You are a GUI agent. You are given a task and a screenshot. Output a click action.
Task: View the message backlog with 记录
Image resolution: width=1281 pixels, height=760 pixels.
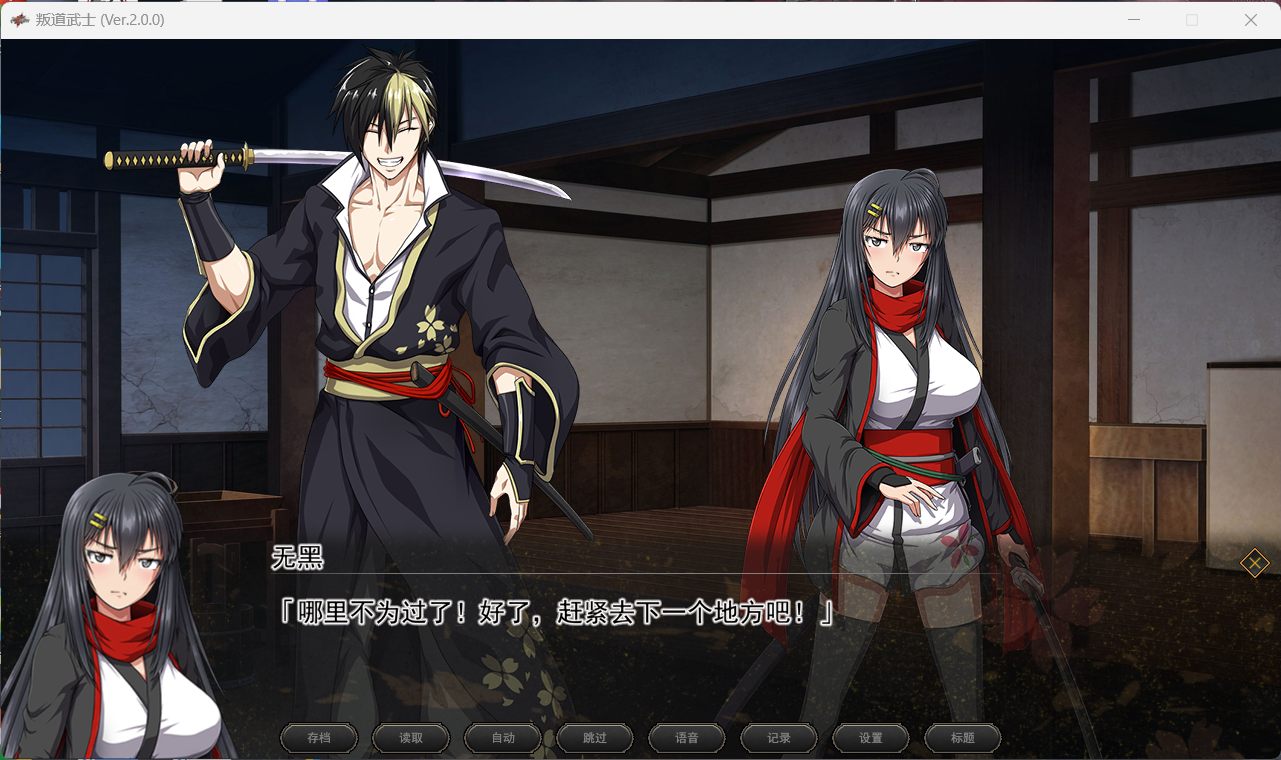[x=778, y=738]
